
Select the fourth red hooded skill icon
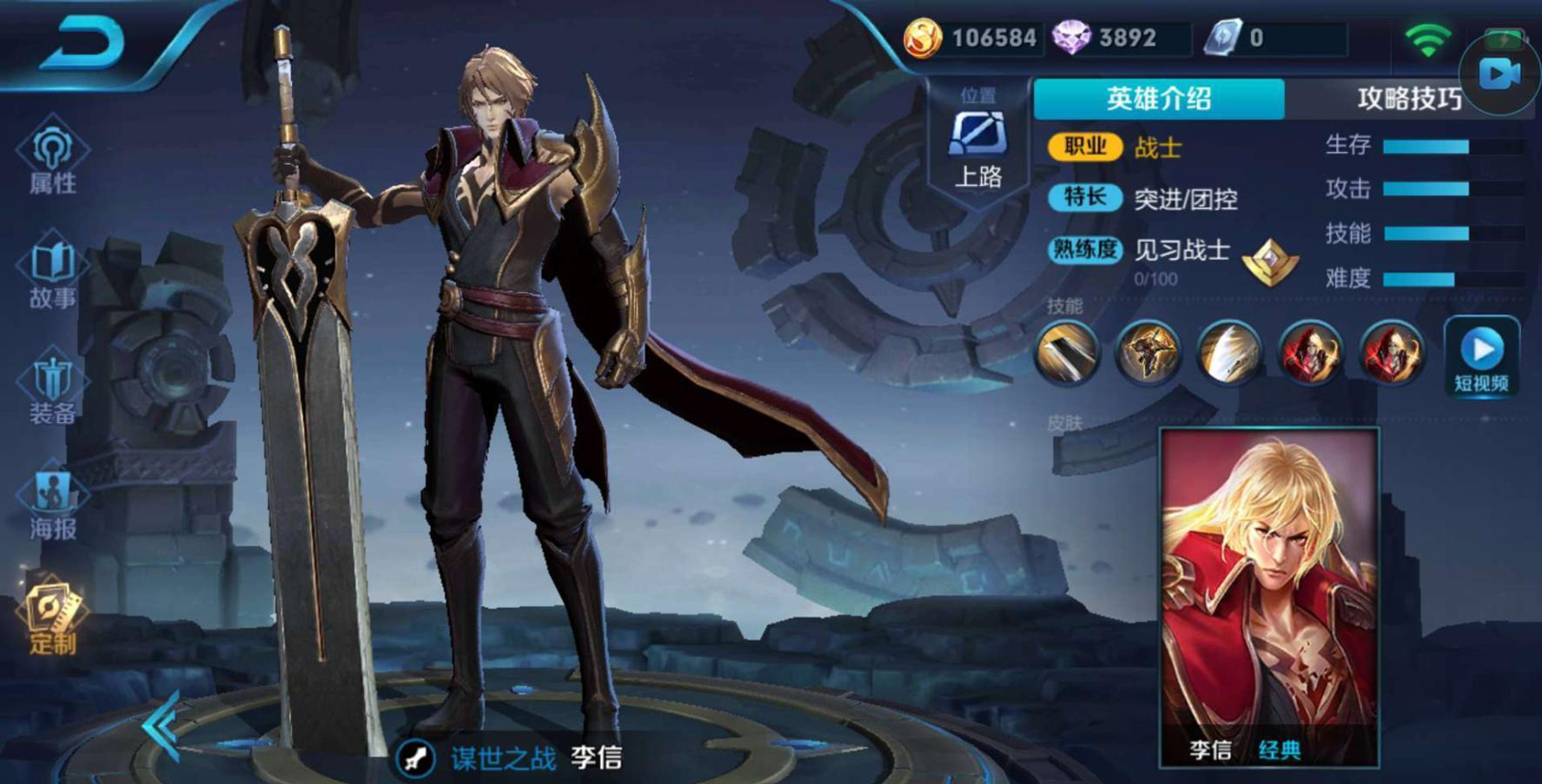[1310, 353]
